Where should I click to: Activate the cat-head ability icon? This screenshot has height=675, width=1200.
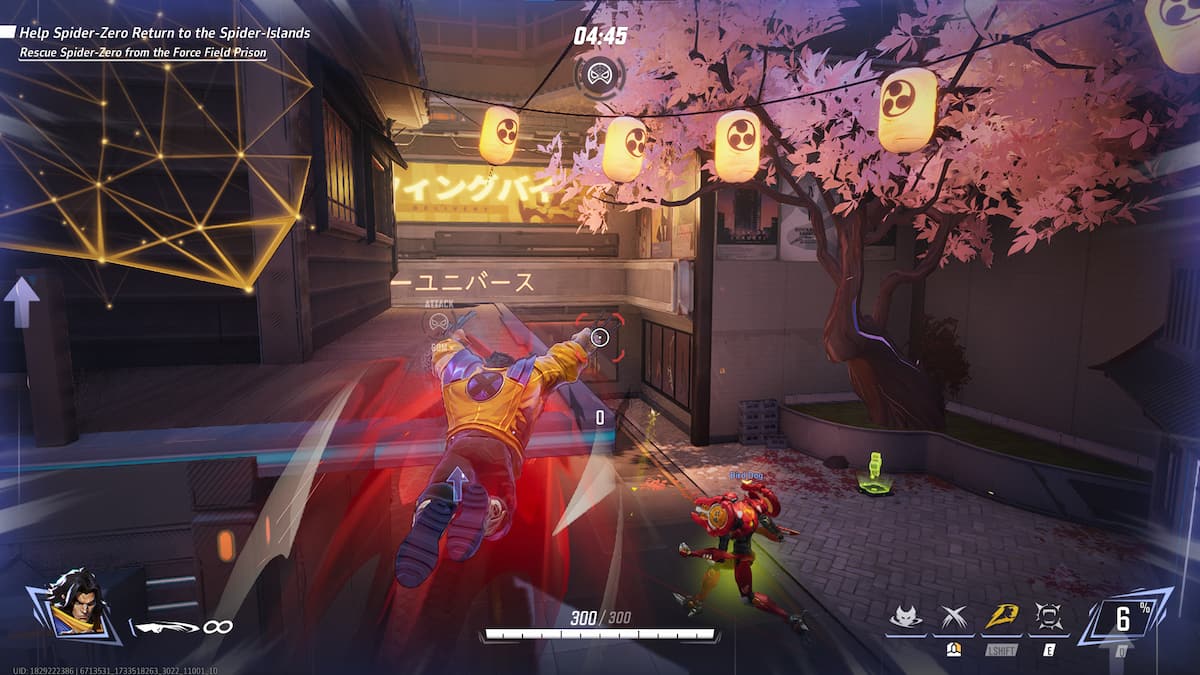905,619
